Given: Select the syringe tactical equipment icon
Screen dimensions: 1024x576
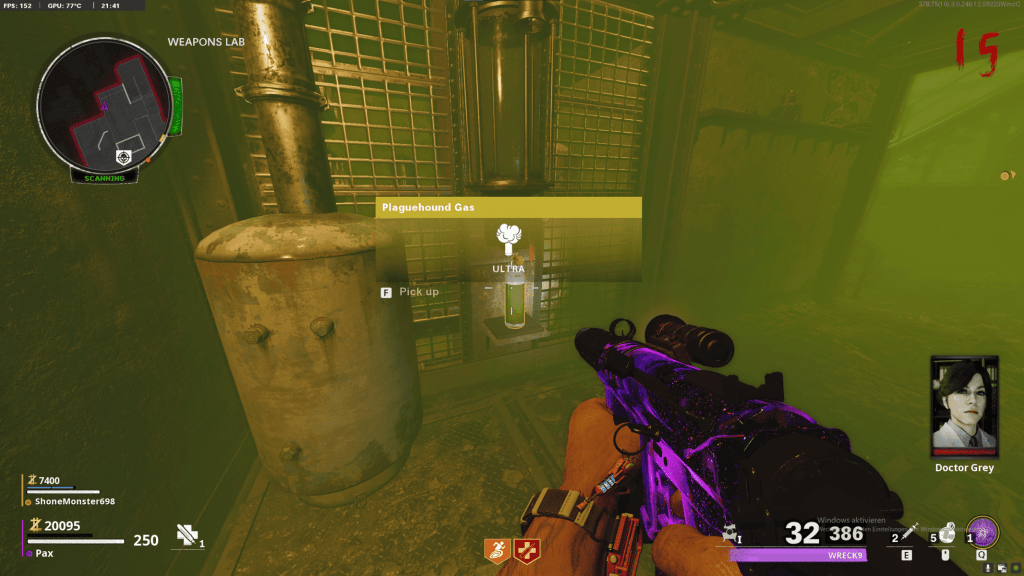Looking at the screenshot, I should click(908, 535).
